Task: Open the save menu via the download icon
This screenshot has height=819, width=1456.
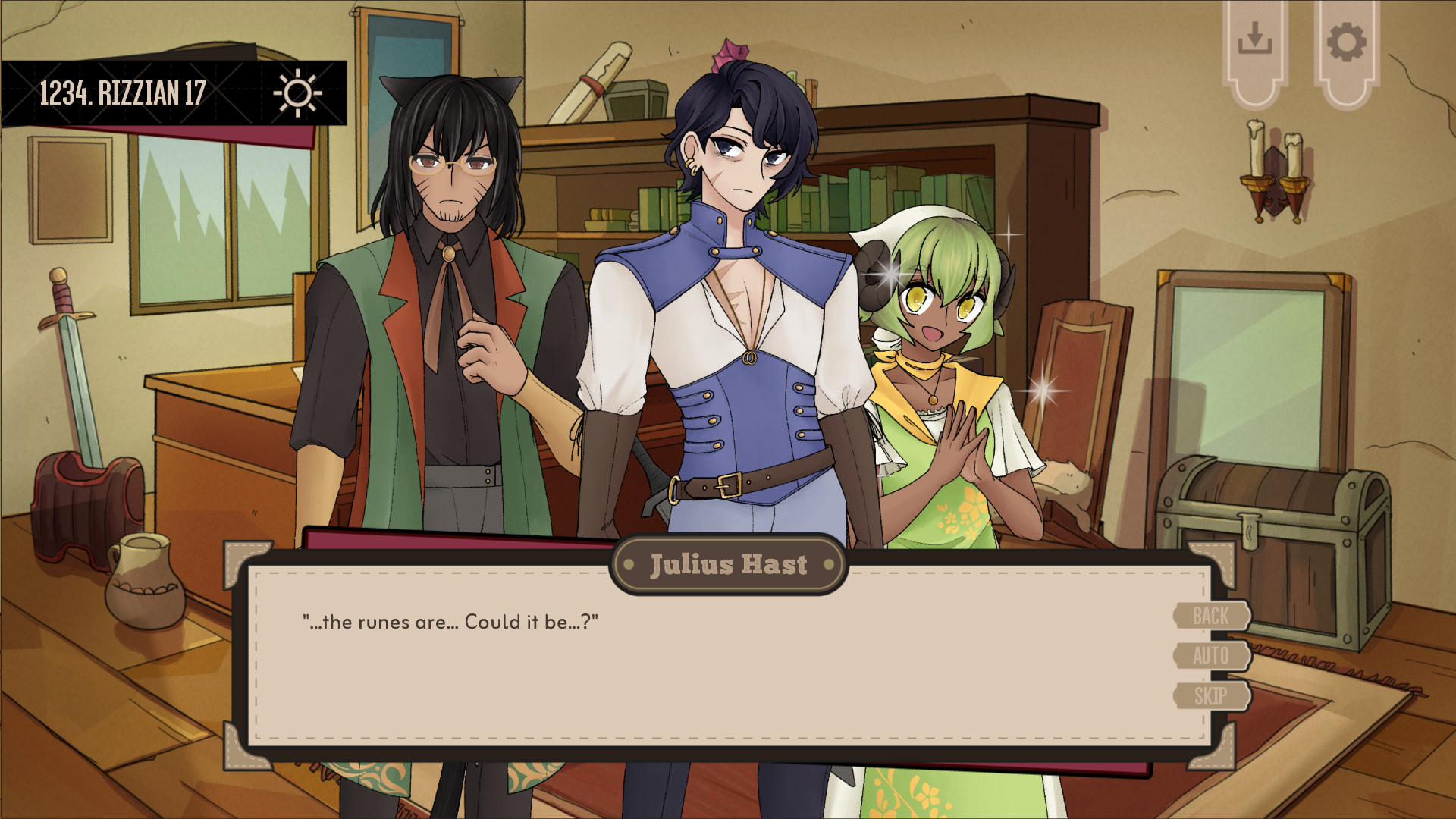Action: (x=1255, y=36)
